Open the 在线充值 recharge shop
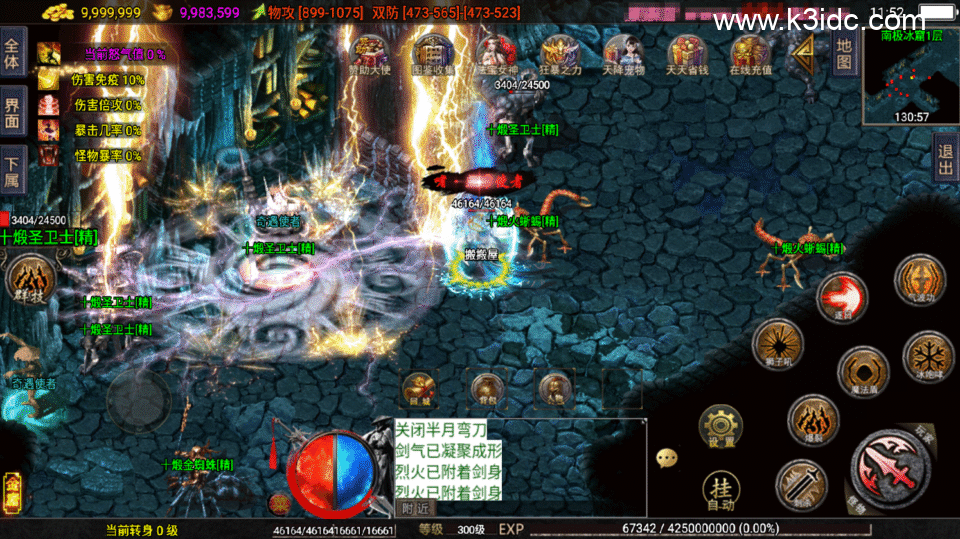The image size is (960, 539). [750, 54]
